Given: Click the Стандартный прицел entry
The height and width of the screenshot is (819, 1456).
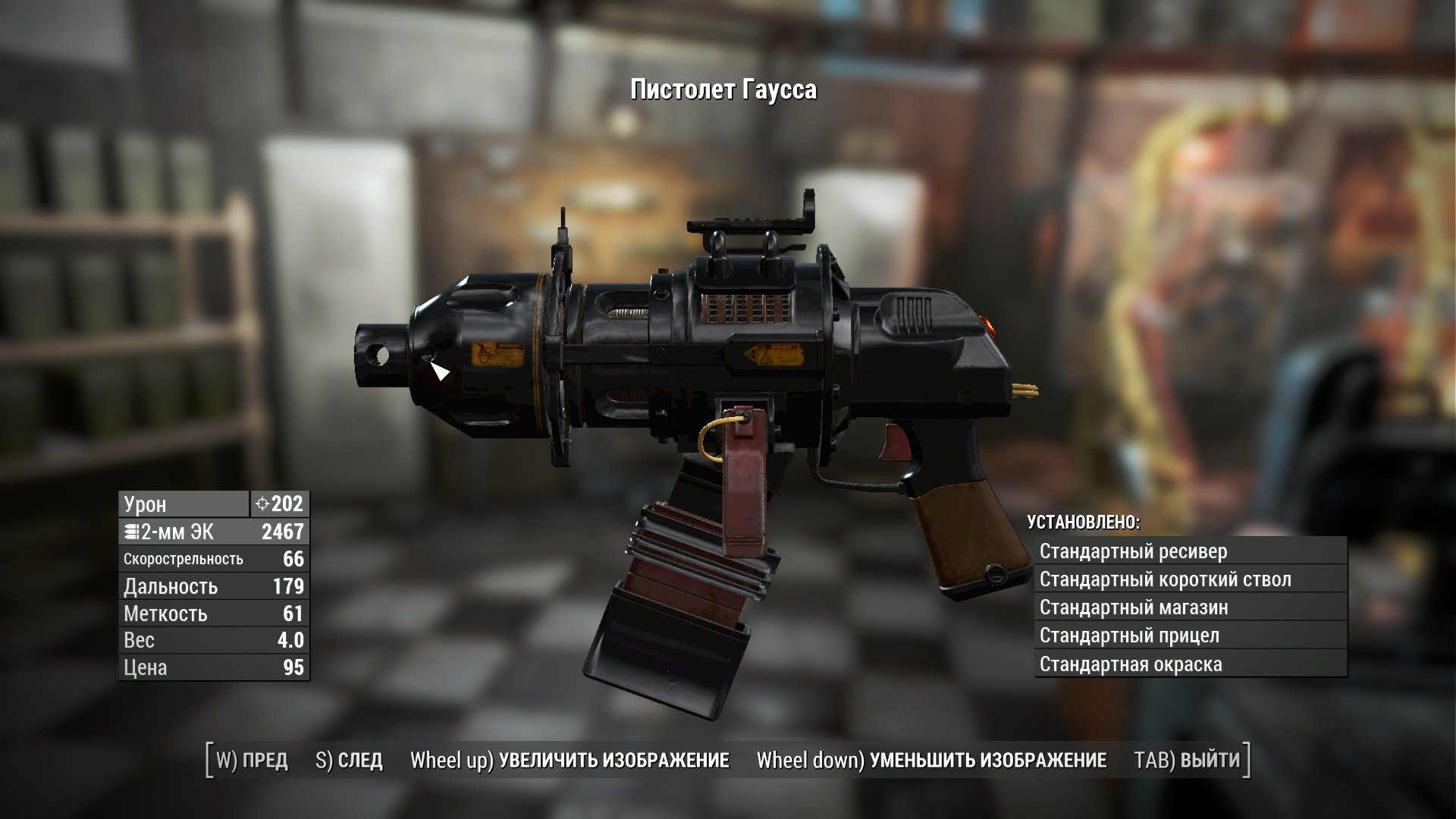Looking at the screenshot, I should (1190, 635).
